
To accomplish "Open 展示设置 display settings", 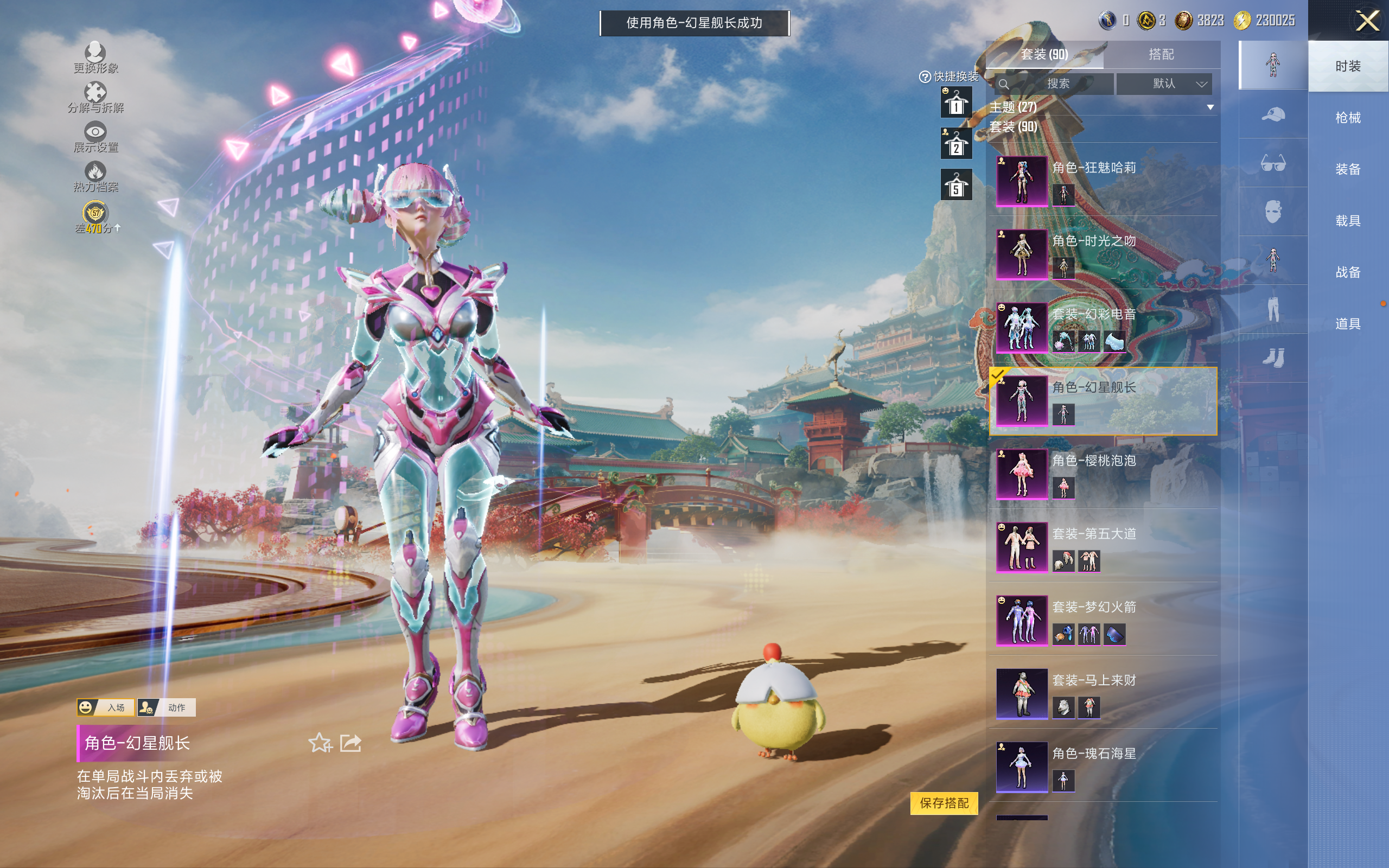I will [95, 138].
